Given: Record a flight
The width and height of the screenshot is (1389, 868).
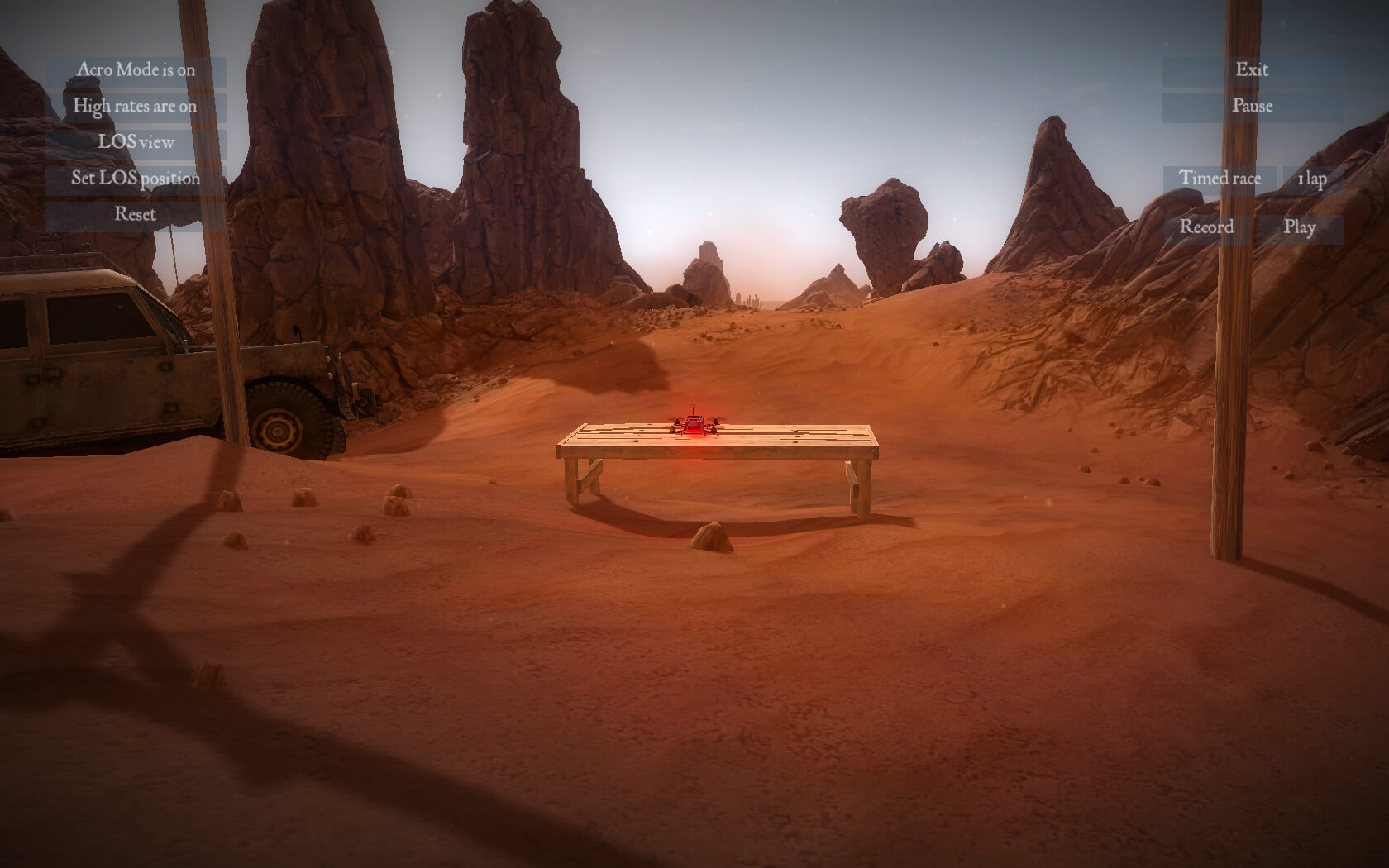Looking at the screenshot, I should coord(1206,227).
